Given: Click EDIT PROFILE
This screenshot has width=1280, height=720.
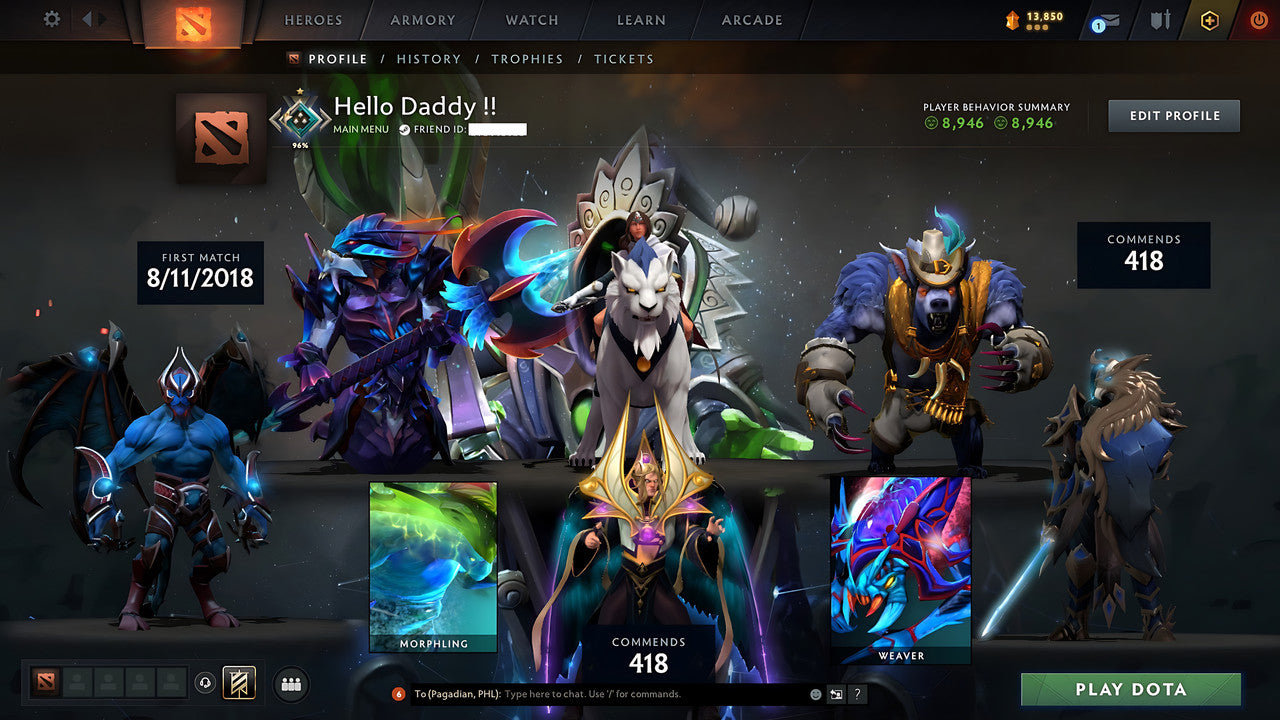Looking at the screenshot, I should pos(1173,115).
